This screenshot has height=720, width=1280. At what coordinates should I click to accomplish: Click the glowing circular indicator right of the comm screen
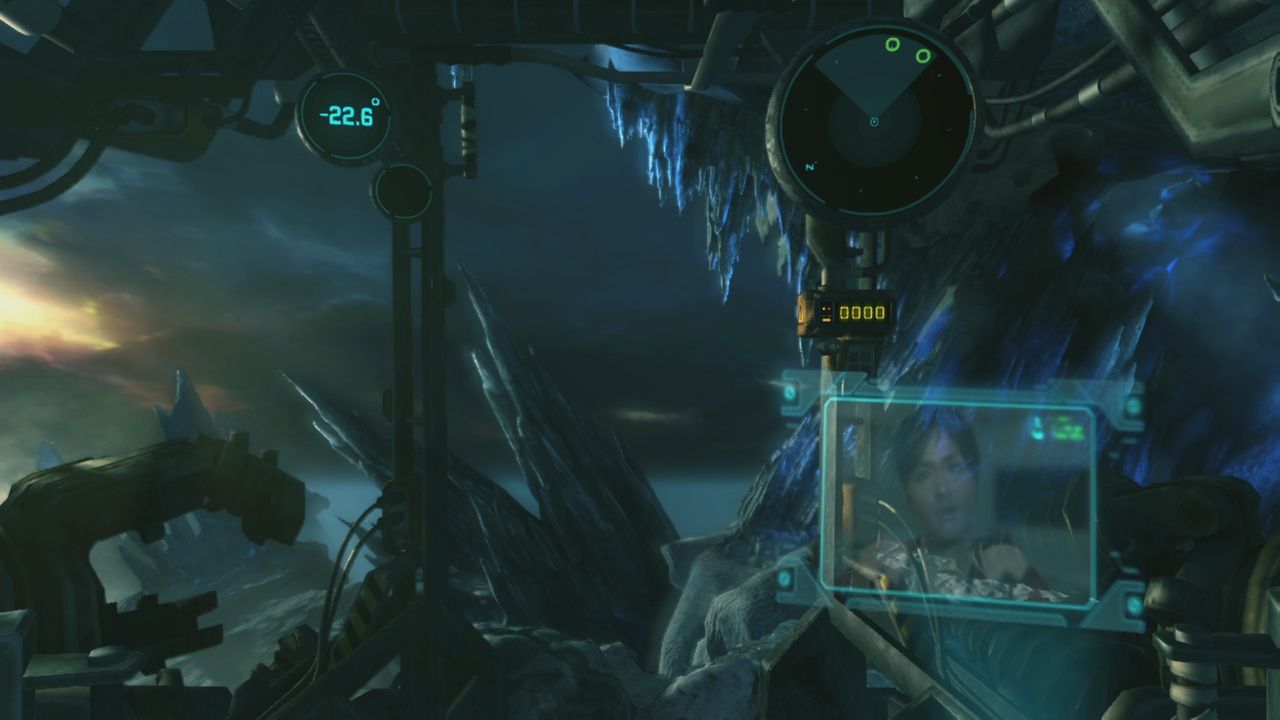click(x=1132, y=407)
